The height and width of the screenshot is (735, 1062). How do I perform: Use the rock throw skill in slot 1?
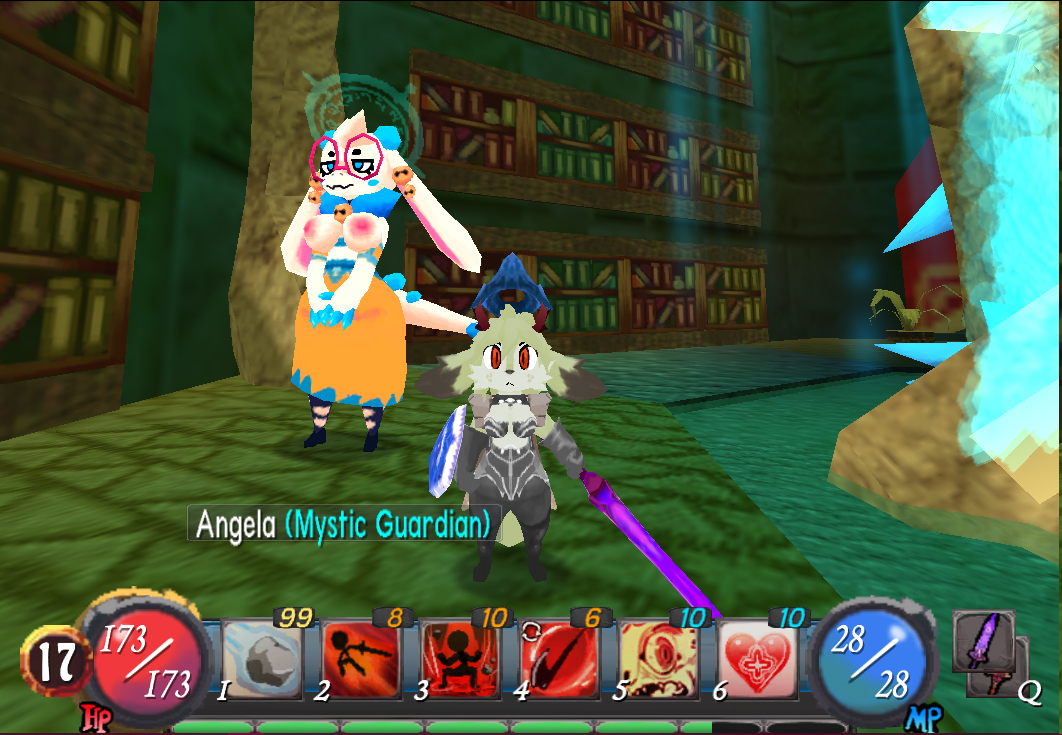point(262,658)
